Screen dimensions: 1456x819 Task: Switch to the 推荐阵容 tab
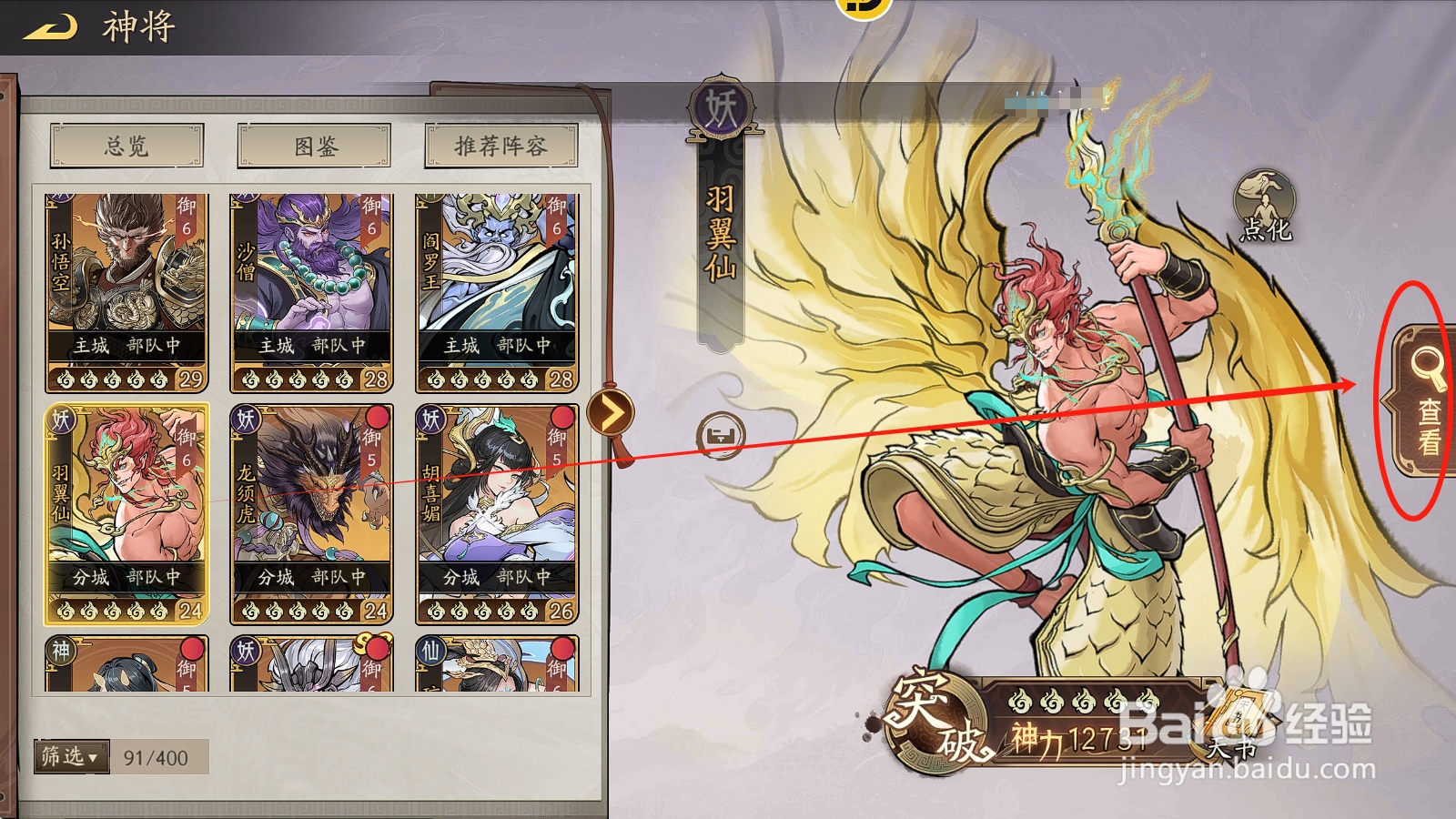coord(499,146)
